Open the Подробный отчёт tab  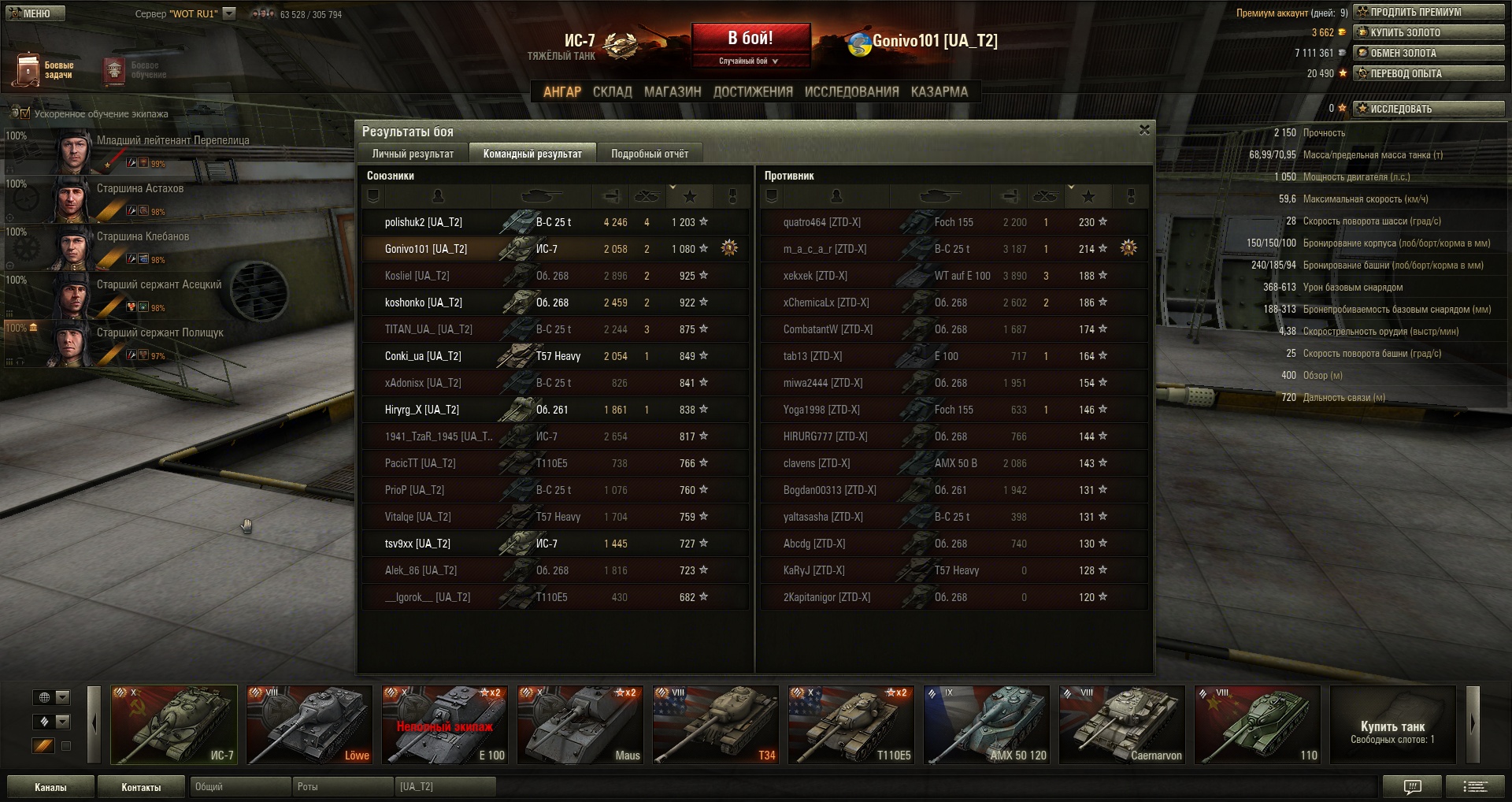pyautogui.click(x=649, y=154)
